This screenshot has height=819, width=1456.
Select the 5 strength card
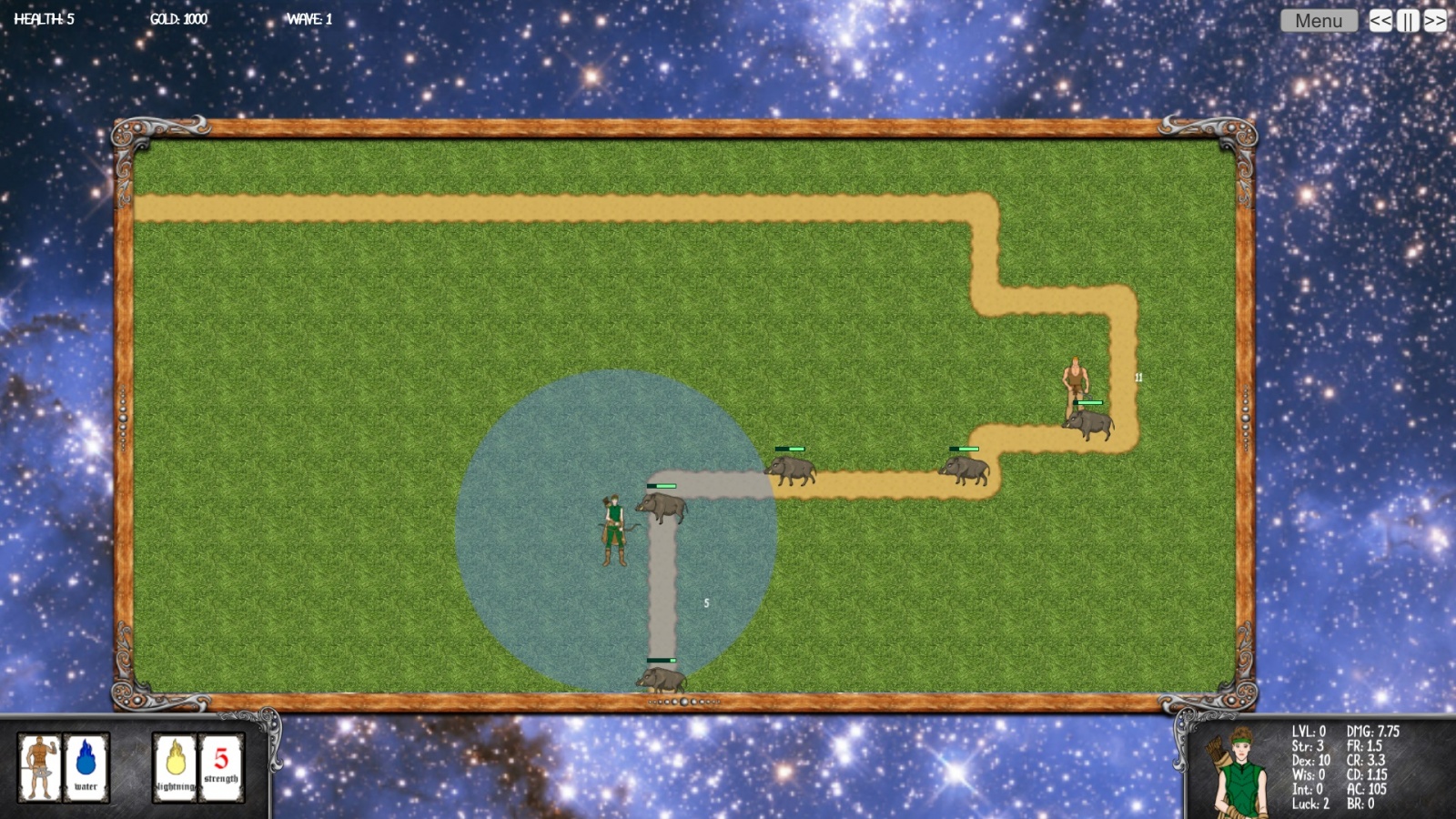pos(221,767)
